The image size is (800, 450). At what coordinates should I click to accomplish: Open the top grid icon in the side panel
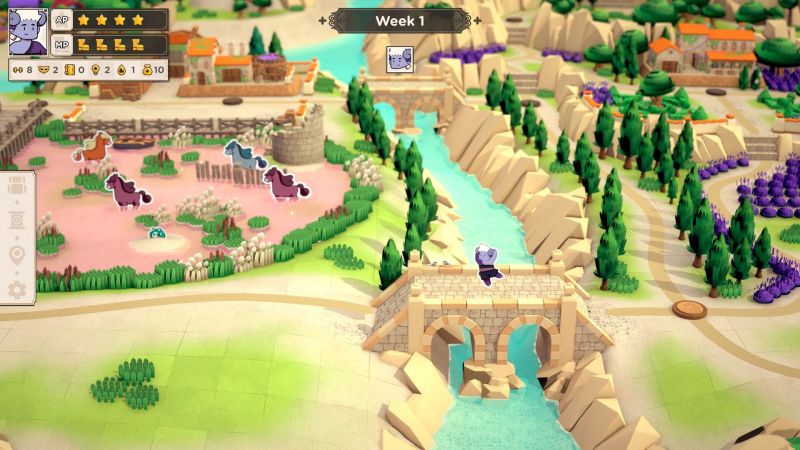pos(16,187)
